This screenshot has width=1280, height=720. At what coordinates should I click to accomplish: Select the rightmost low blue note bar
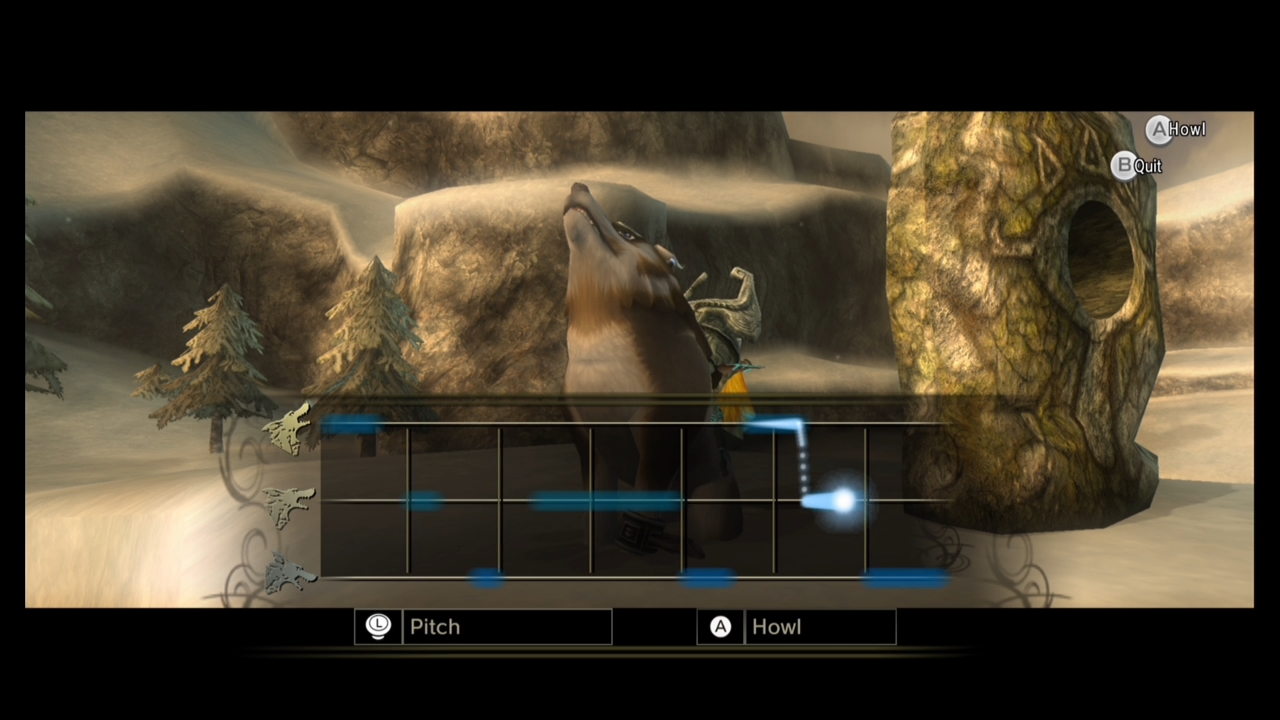coord(903,578)
